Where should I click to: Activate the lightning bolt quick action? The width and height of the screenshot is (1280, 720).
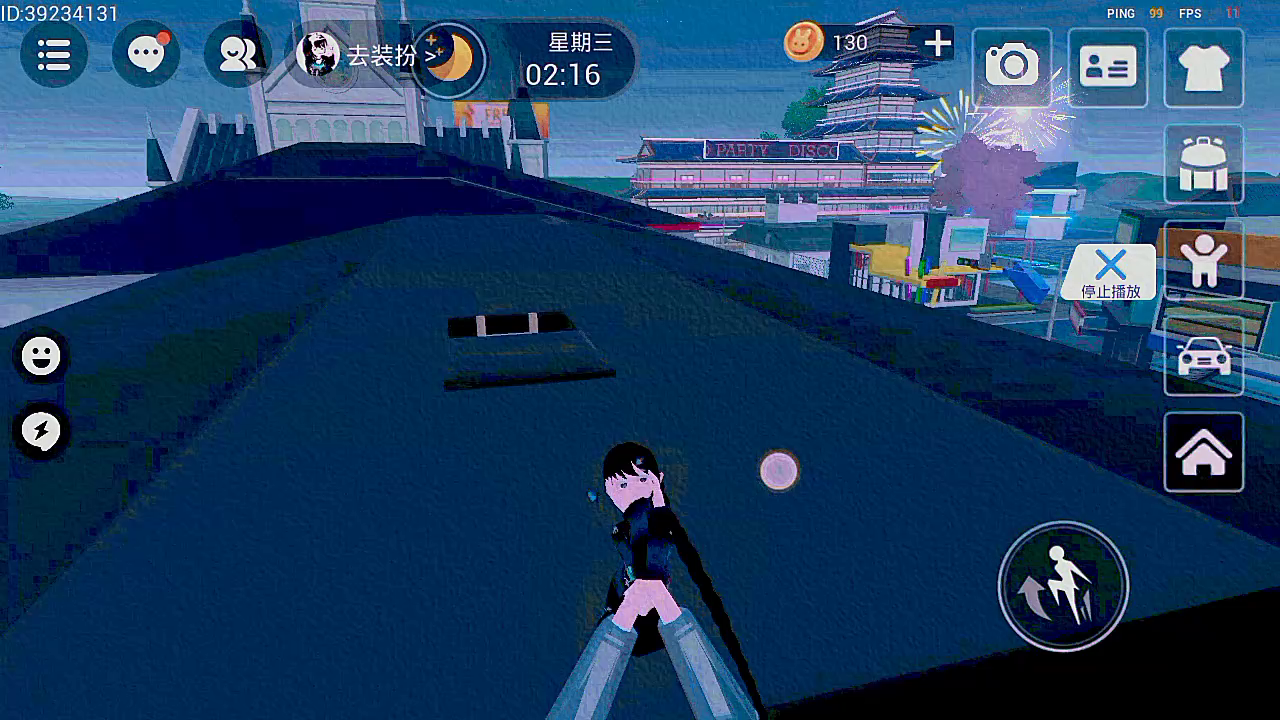41,431
